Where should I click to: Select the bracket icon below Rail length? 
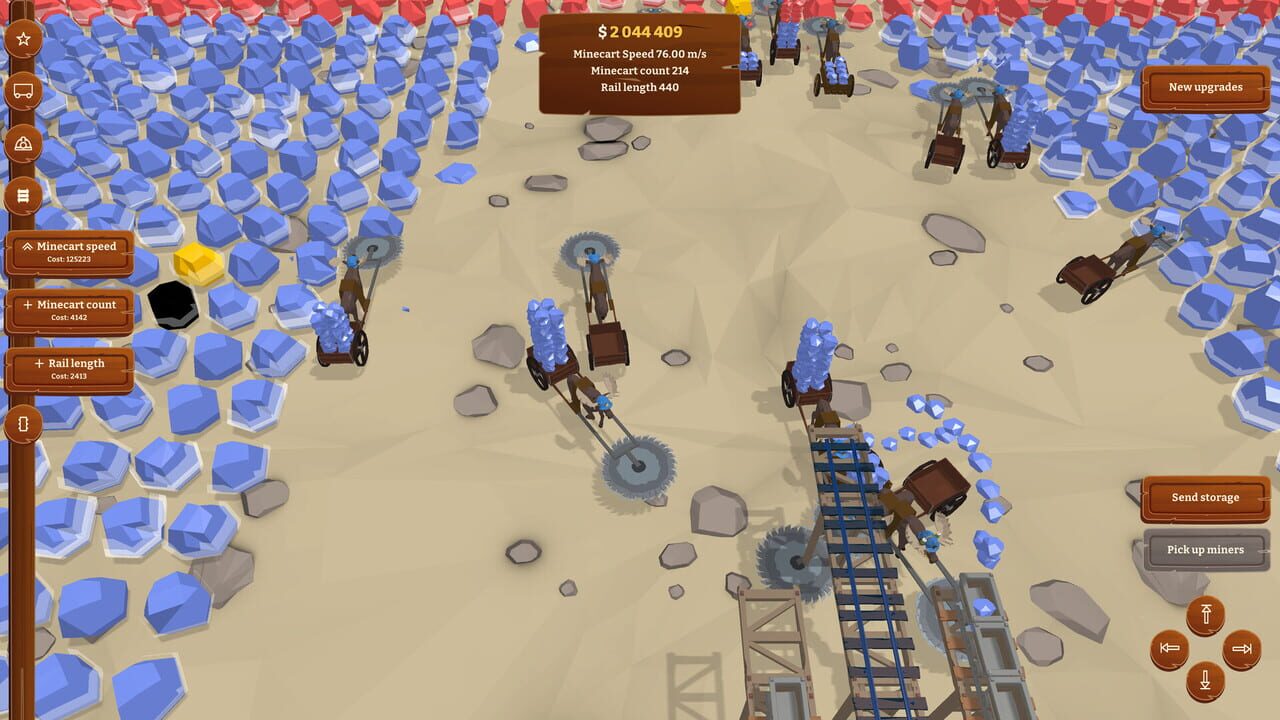point(23,423)
